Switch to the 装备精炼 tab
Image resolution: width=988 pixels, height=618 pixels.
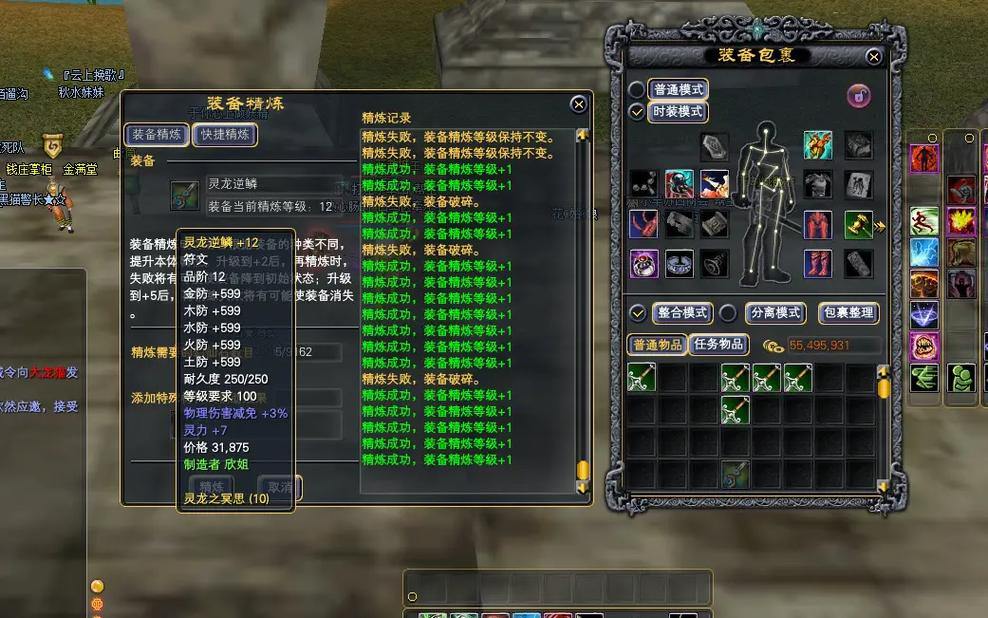point(156,134)
